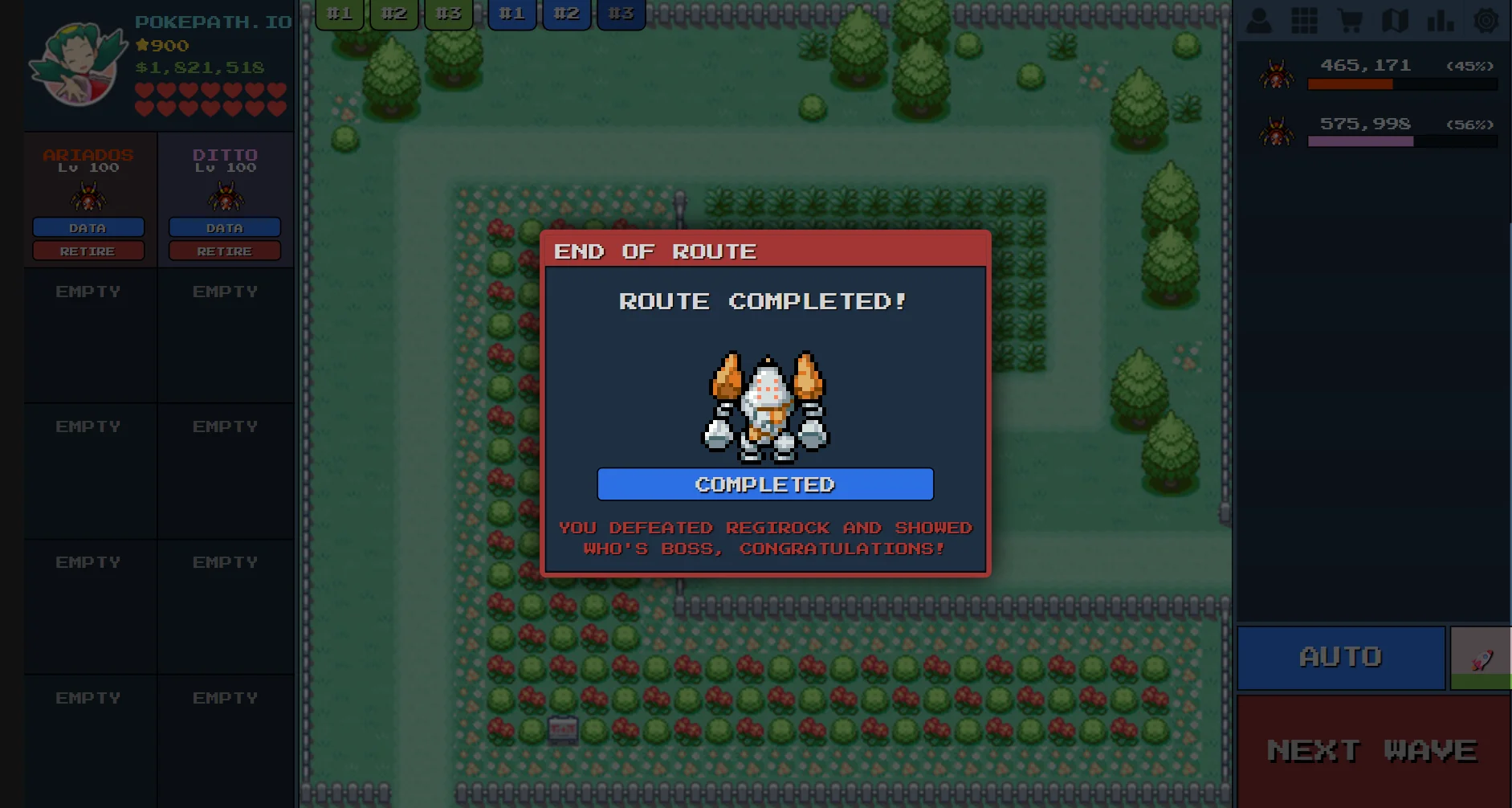
Task: Open Ariados data panel
Action: pos(88,228)
